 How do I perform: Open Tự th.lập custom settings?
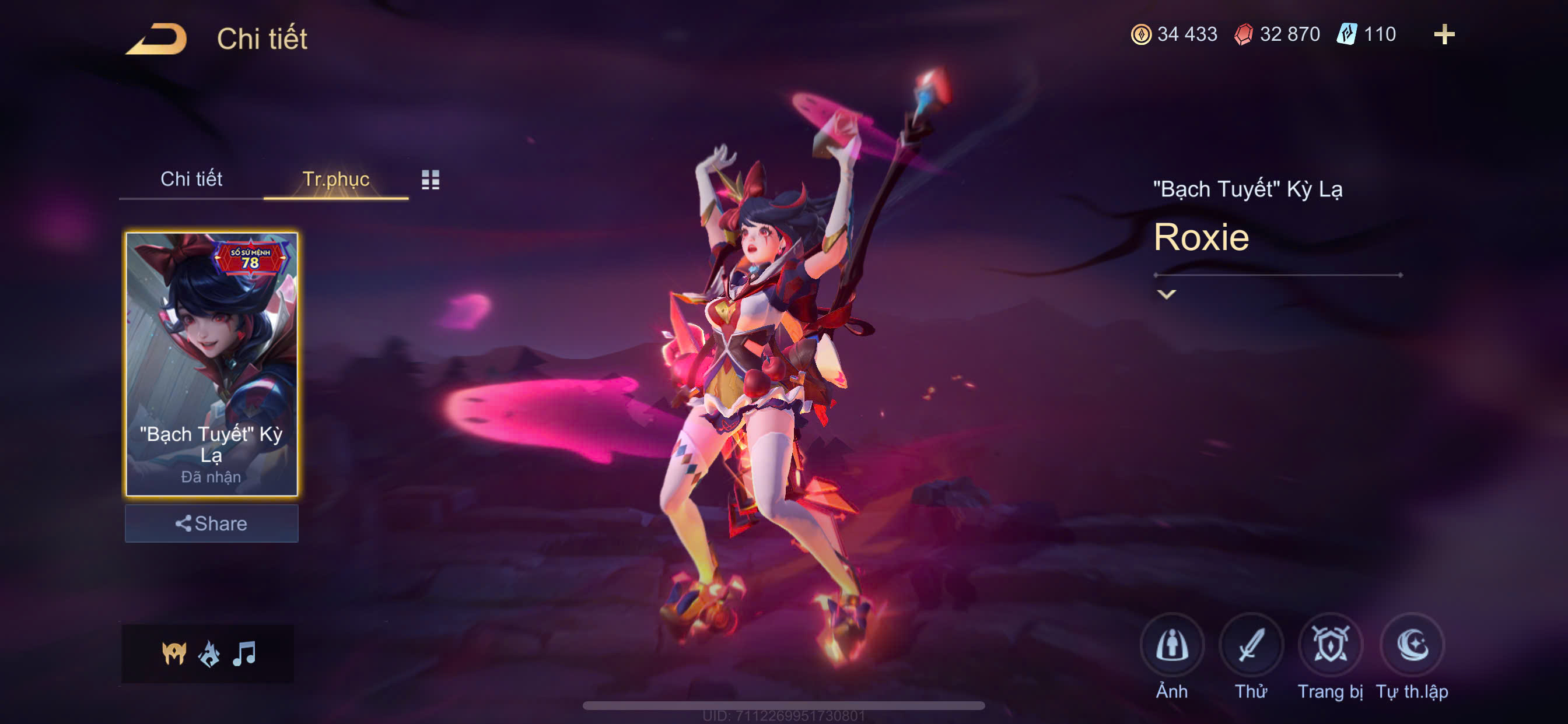[1412, 646]
